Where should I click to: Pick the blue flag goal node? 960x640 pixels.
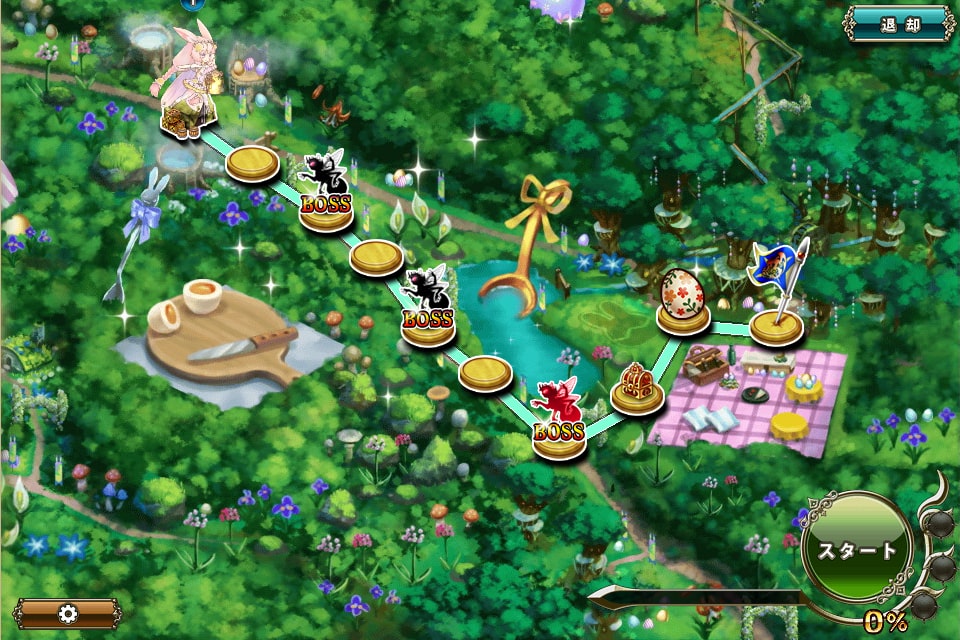pyautogui.click(x=776, y=300)
